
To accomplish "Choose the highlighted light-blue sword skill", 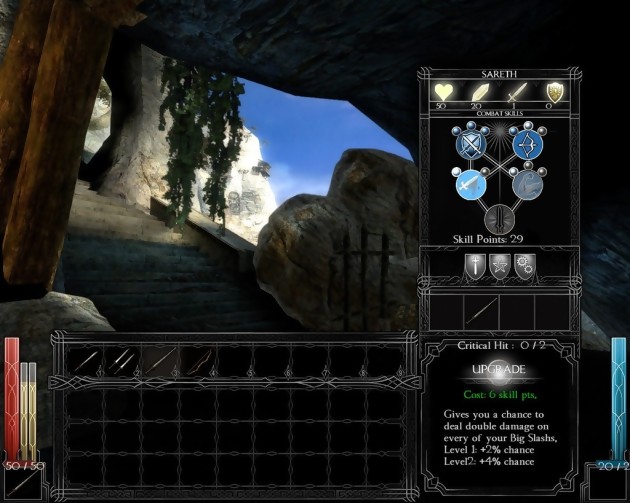I will (469, 185).
